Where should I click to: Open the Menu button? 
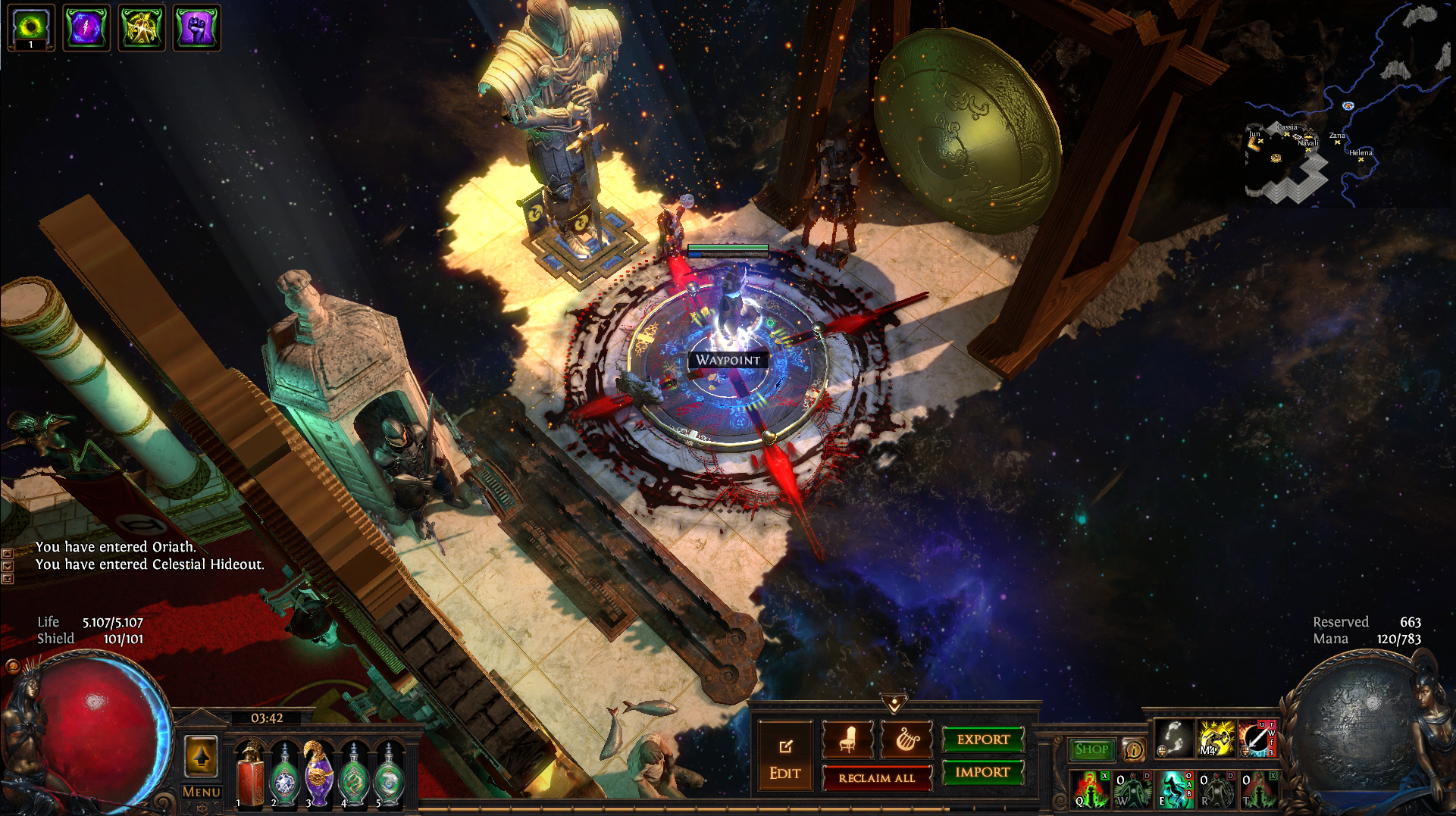click(x=201, y=792)
